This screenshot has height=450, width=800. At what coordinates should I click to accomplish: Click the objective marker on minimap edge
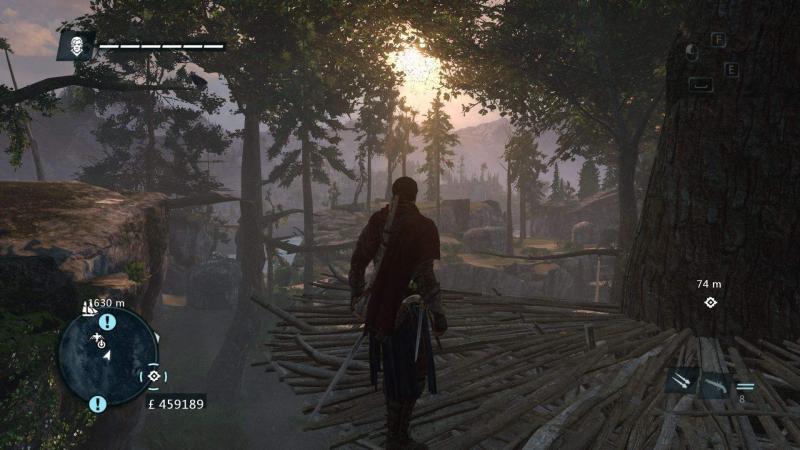[153, 376]
